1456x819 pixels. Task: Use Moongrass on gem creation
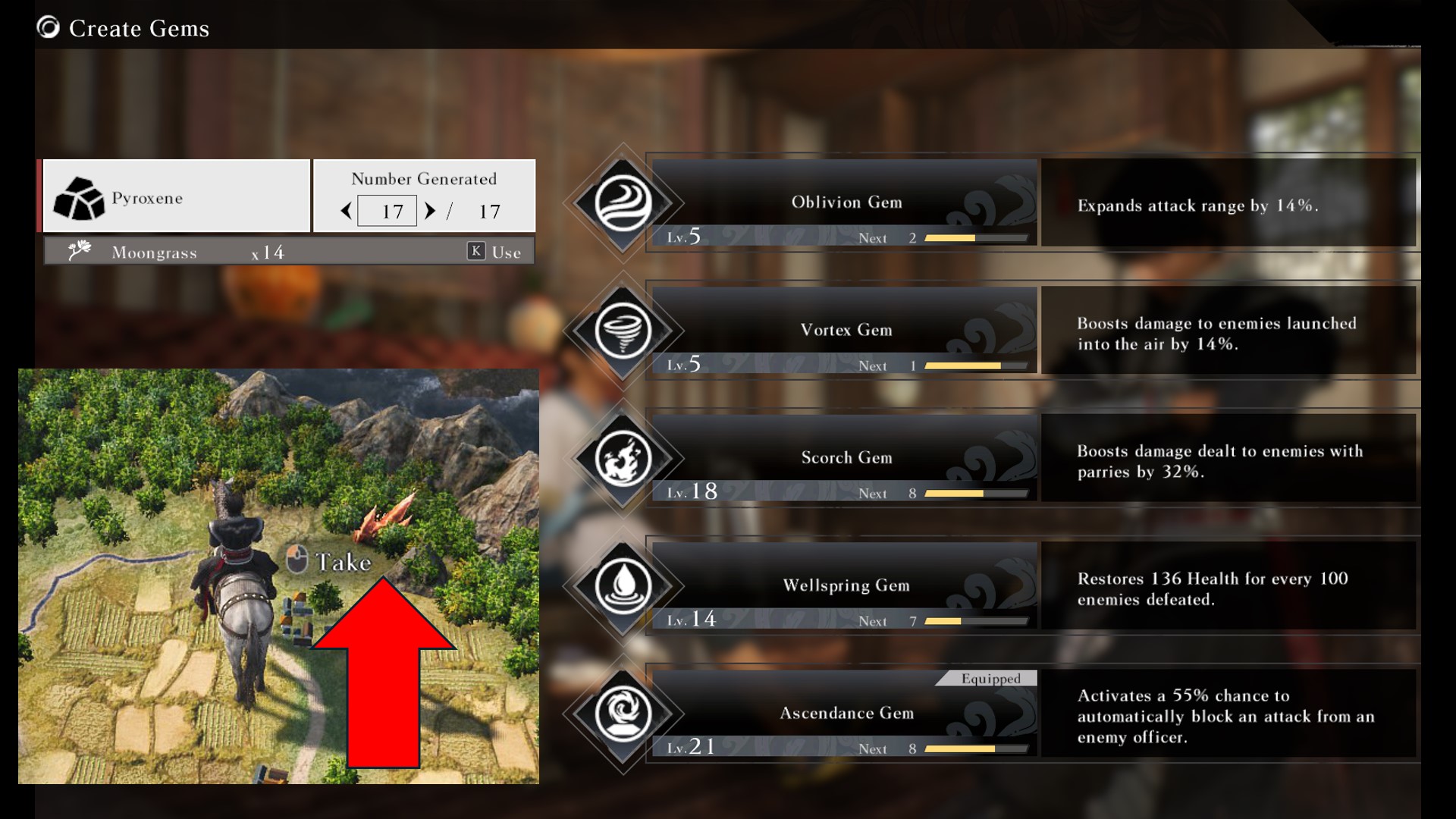494,252
